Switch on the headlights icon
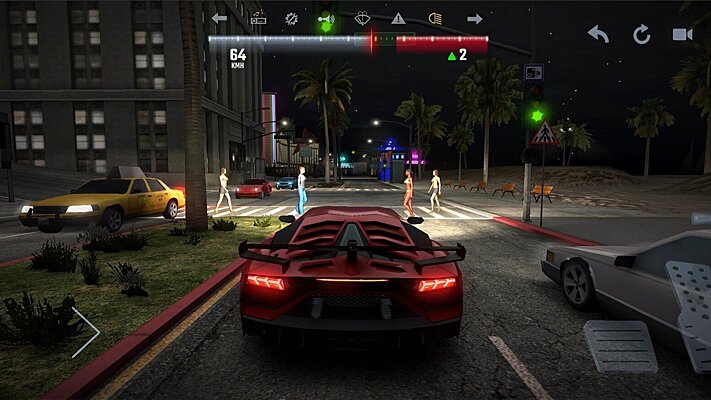 pos(435,18)
